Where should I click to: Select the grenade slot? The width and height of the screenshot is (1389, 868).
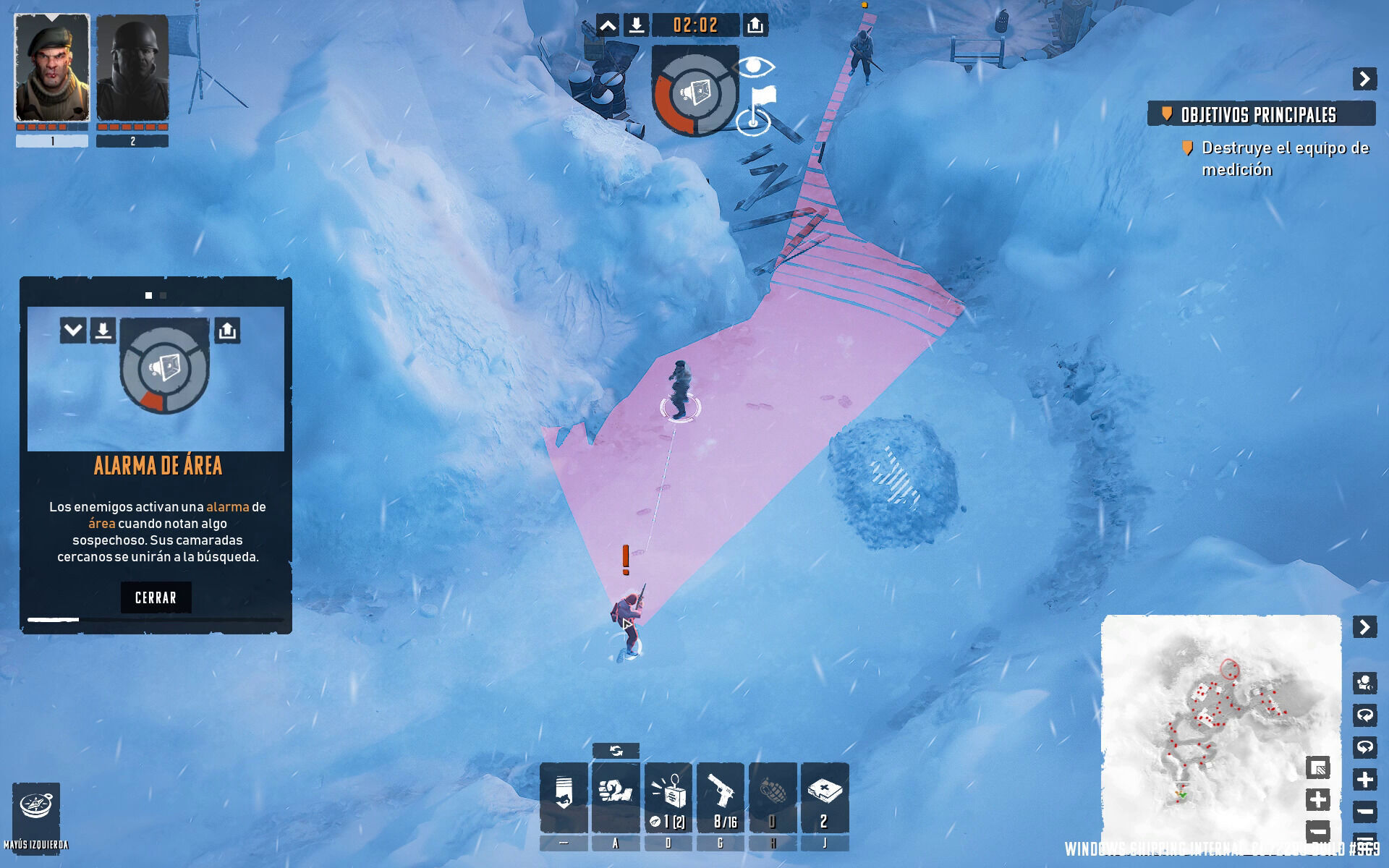772,796
